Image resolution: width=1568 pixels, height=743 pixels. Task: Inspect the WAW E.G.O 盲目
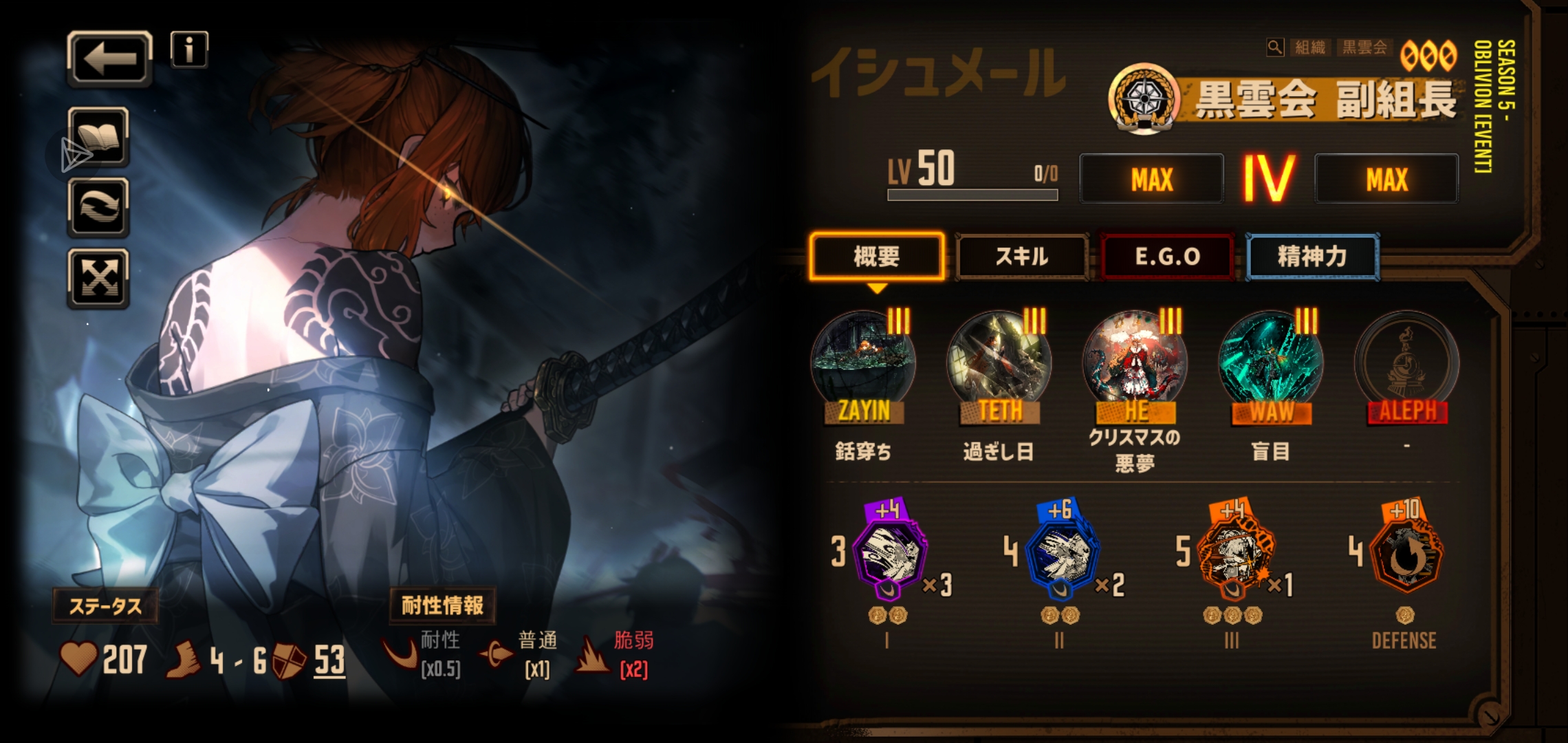click(1270, 365)
